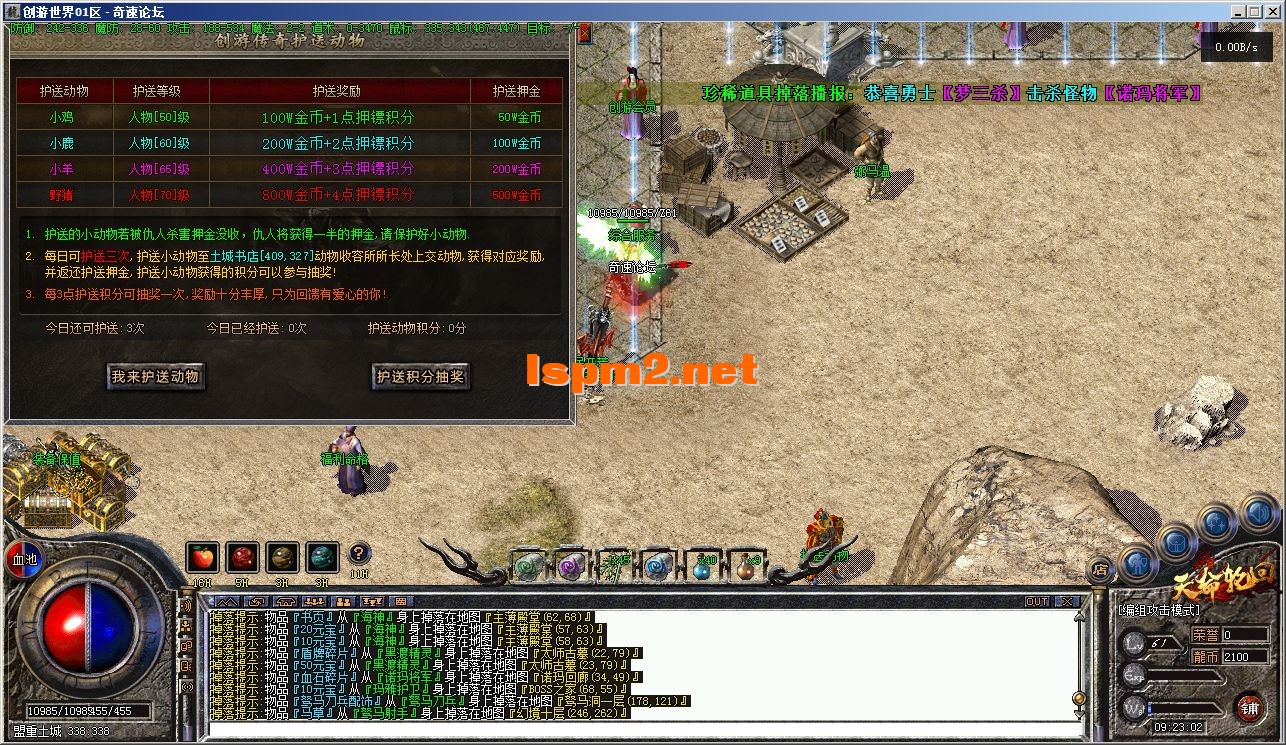This screenshot has height=745, width=1286.
Task: Select the 小鸡 row in the escort table
Action: click(x=62, y=118)
